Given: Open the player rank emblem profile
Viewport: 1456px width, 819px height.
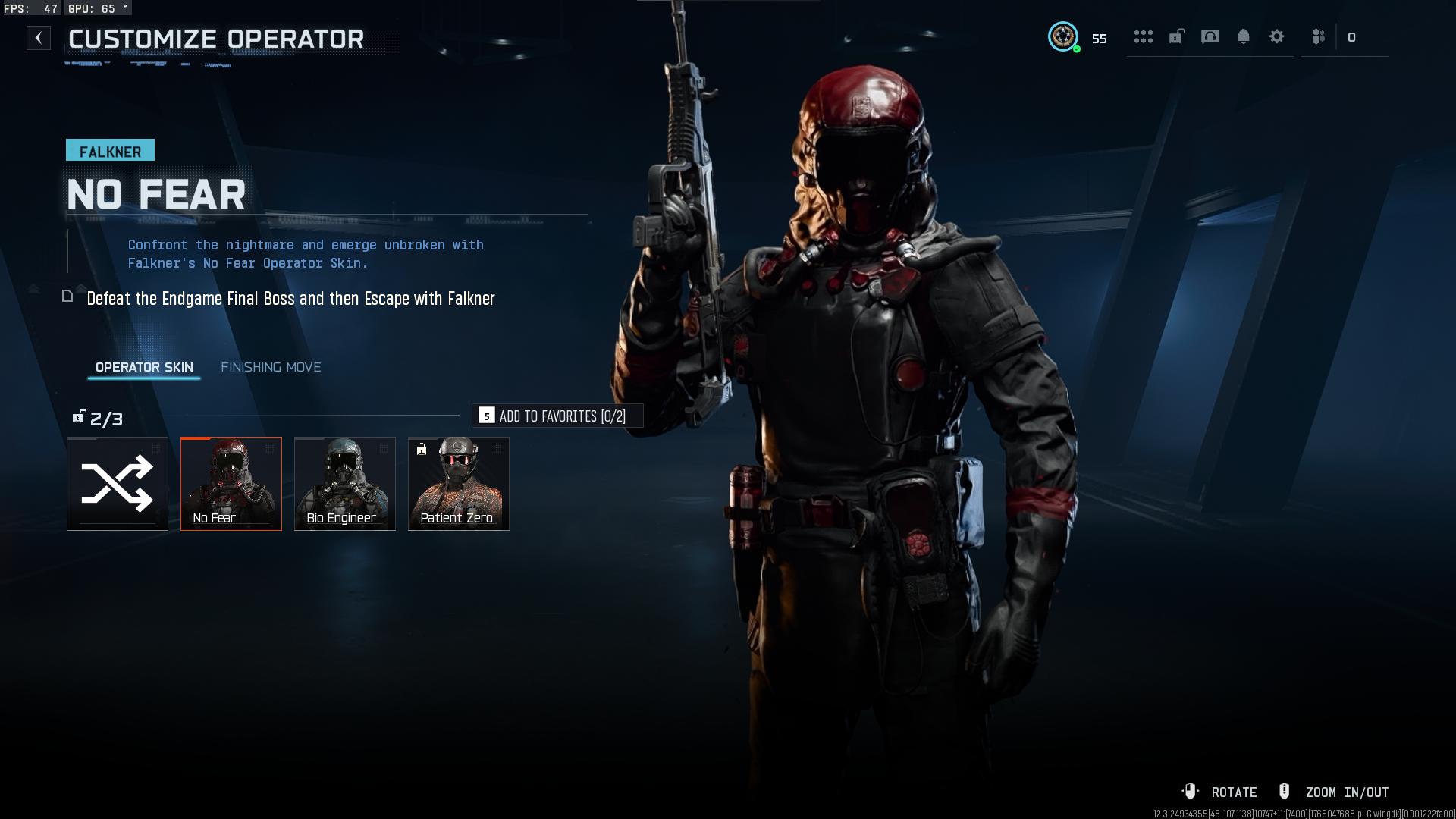Looking at the screenshot, I should 1063,36.
